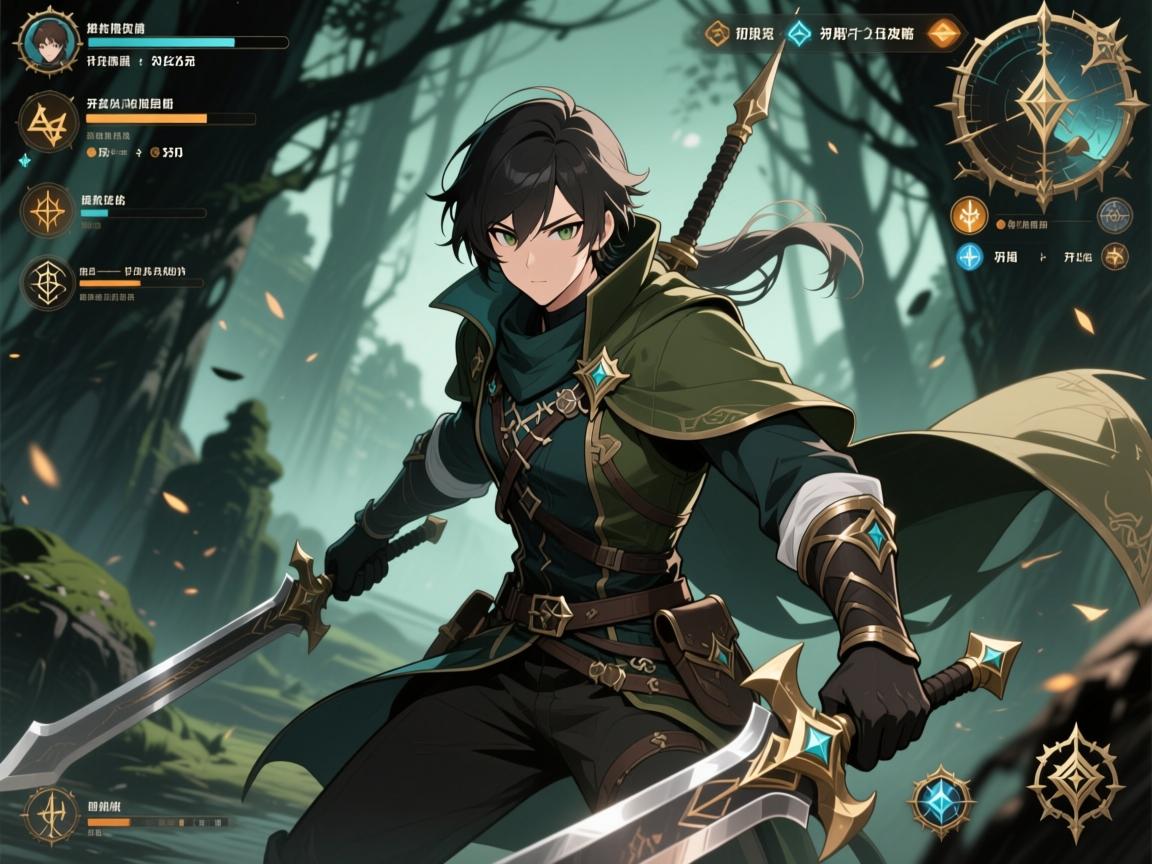
Task: Select the grey-blue round emblem under the compass
Action: [1114, 214]
